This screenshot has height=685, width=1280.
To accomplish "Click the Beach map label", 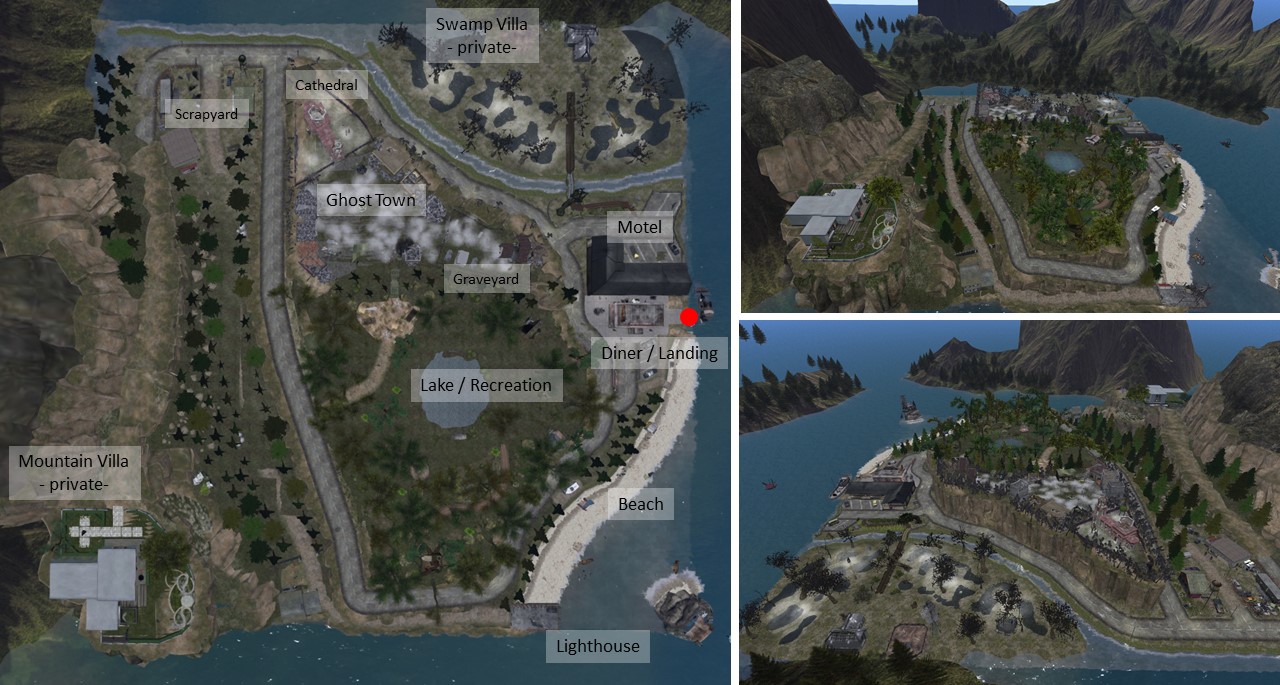I will click(641, 504).
